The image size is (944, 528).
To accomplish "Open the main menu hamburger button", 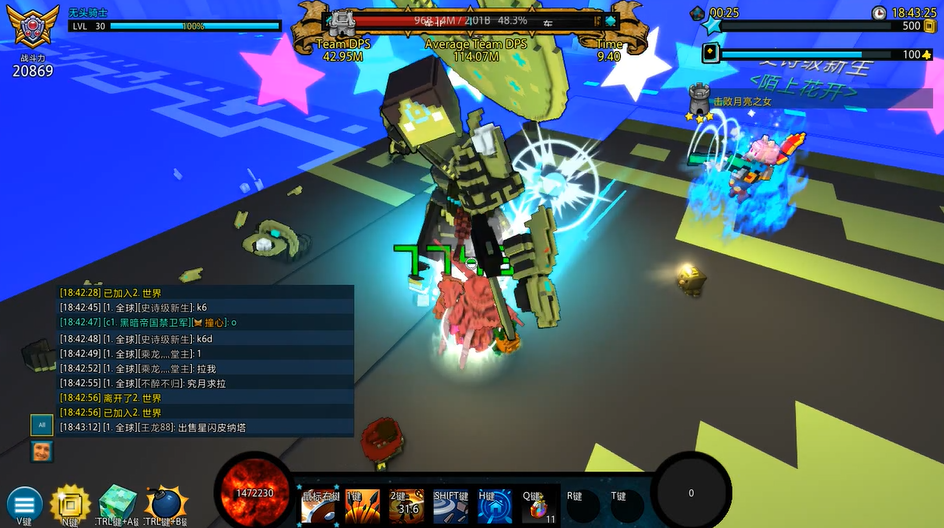I will point(24,505).
